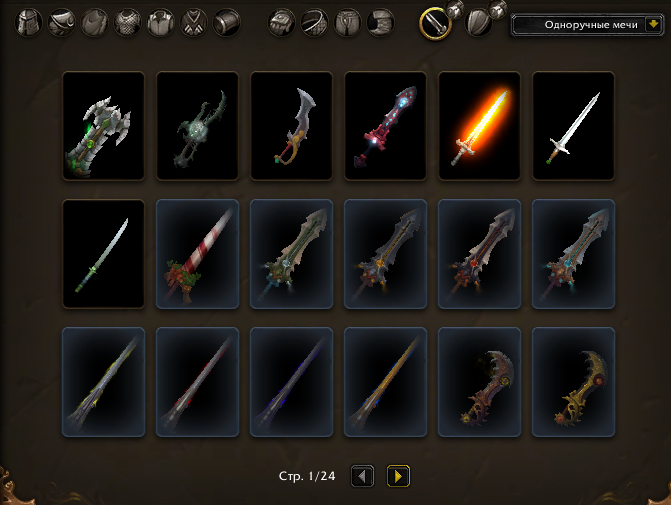Viewport: 671px width, 505px height.
Task: Select the gloves slot icon
Action: click(x=283, y=22)
